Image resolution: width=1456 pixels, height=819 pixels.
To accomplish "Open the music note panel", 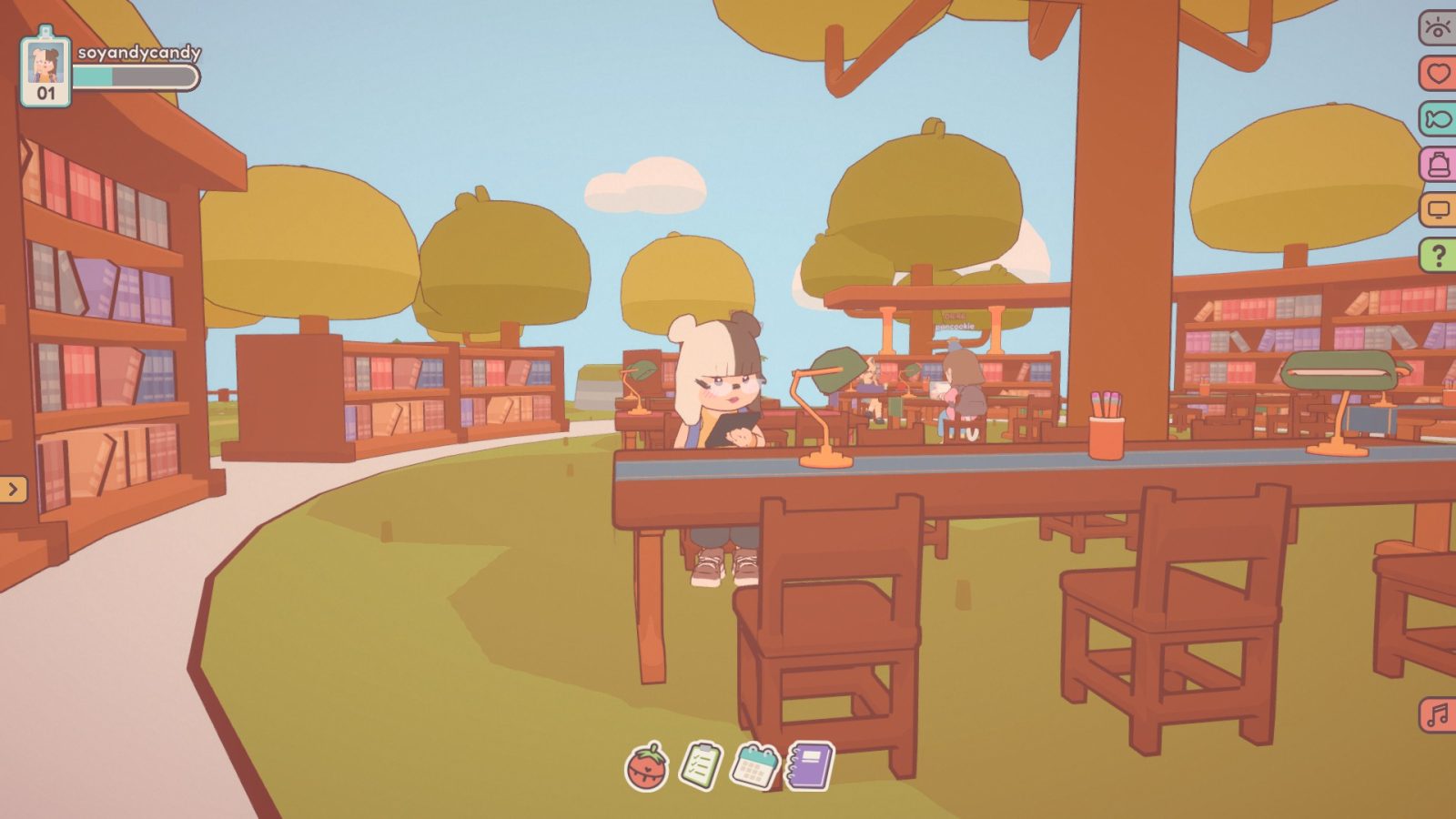I will [x=1438, y=715].
